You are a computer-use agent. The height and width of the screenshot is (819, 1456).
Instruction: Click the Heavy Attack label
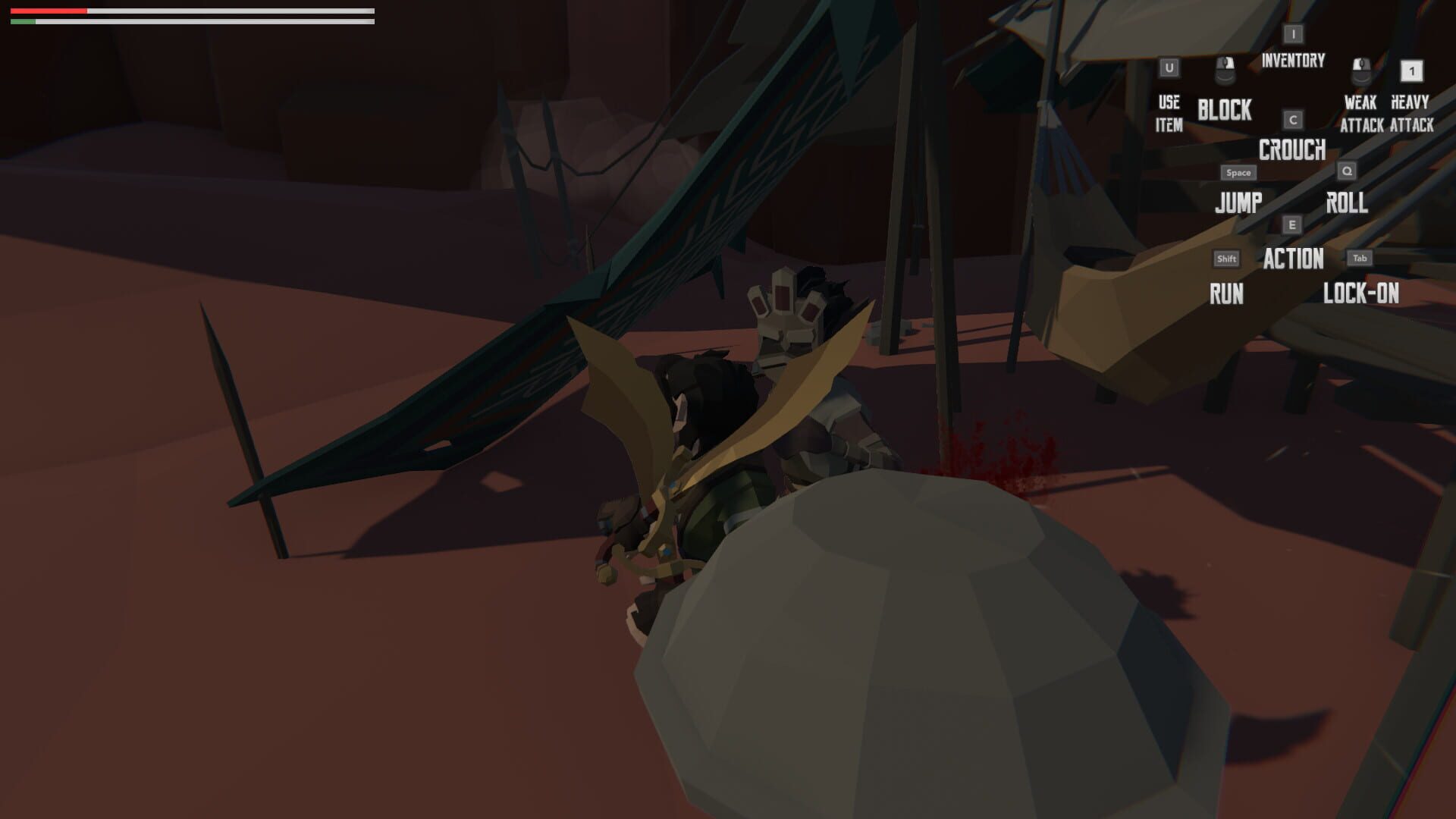pyautogui.click(x=1412, y=115)
